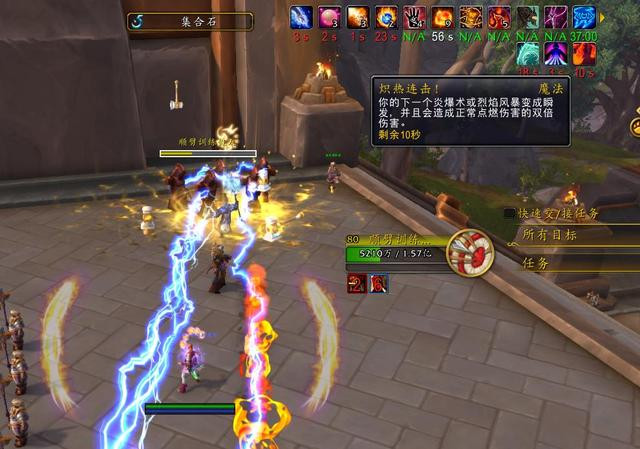Click the pink orb buff icon

click(x=329, y=17)
